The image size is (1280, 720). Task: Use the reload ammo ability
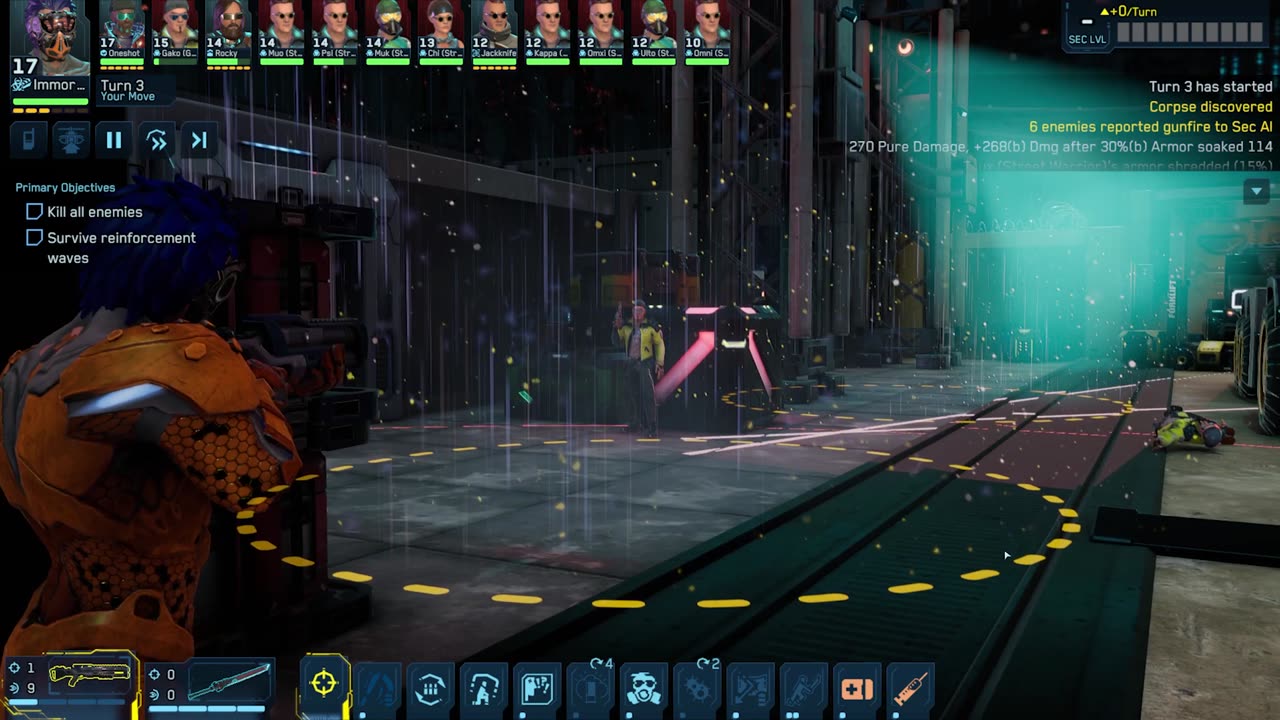tap(431, 688)
